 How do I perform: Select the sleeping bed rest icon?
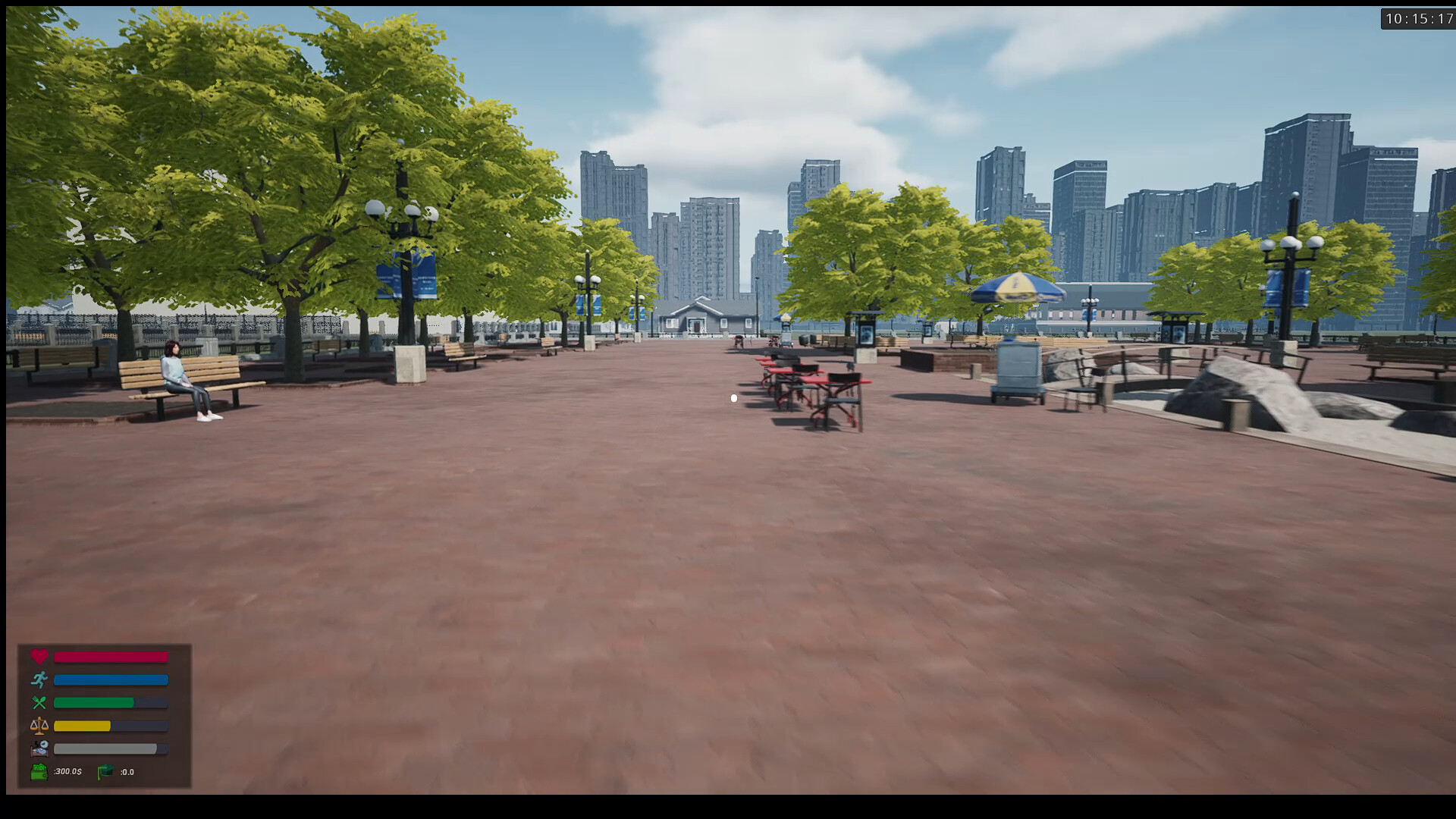tap(39, 748)
